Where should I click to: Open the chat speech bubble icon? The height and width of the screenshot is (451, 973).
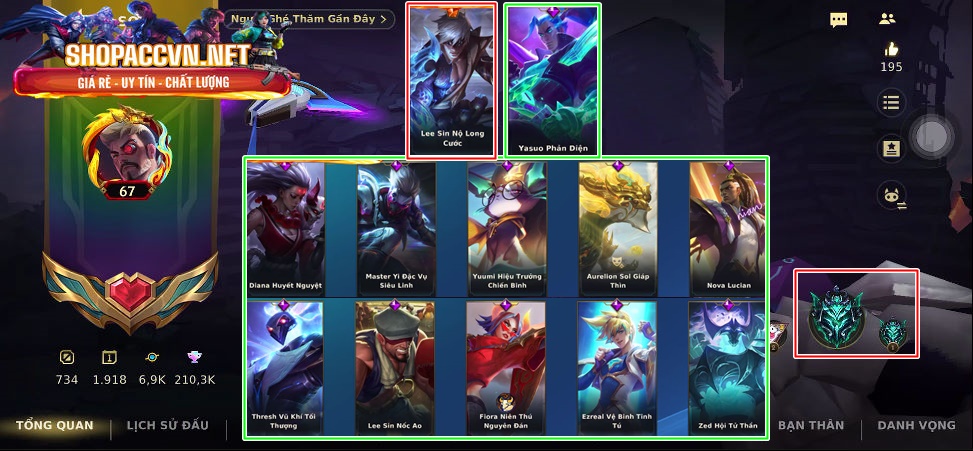point(839,19)
